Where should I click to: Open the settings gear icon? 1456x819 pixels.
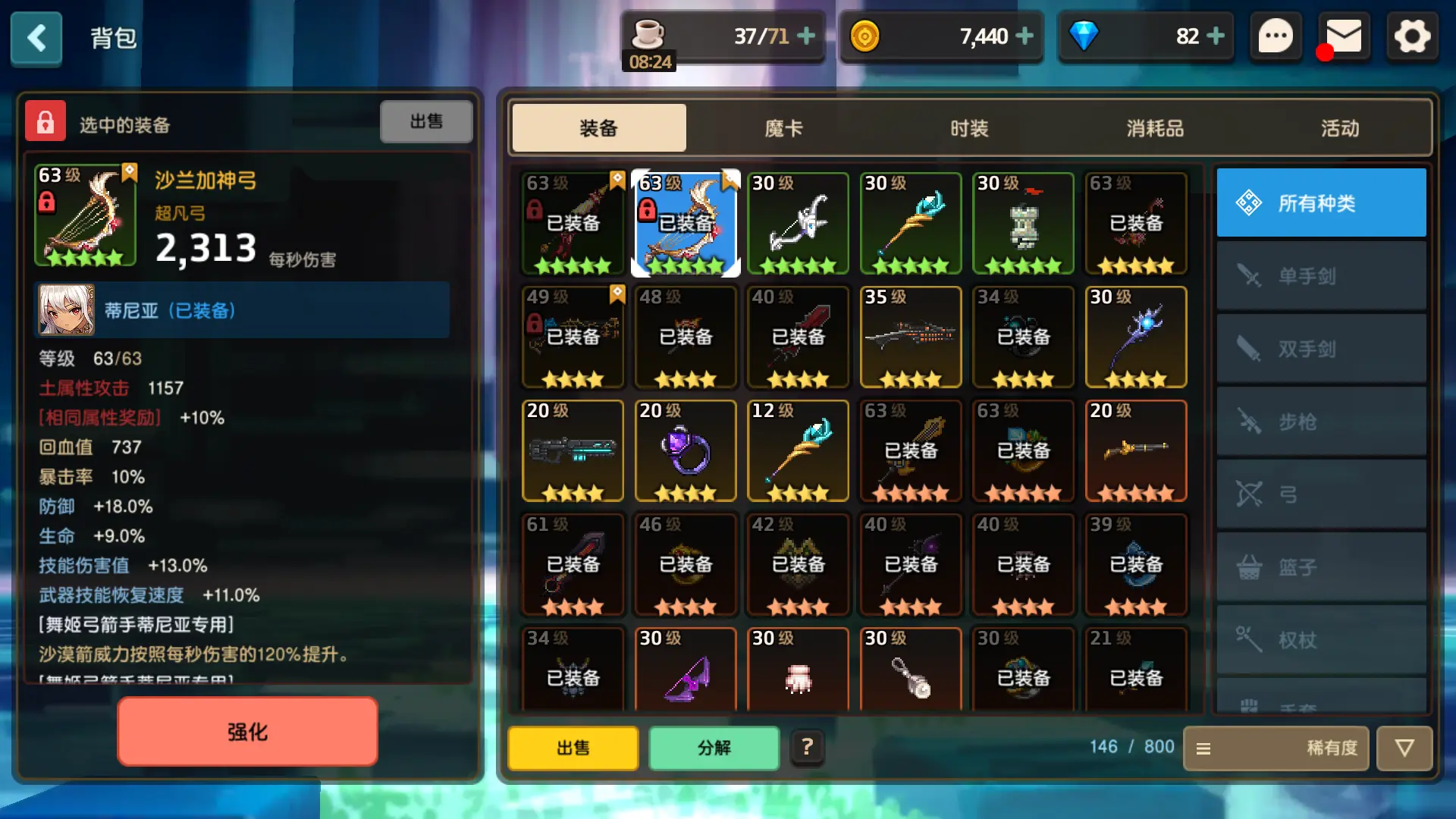click(x=1411, y=36)
